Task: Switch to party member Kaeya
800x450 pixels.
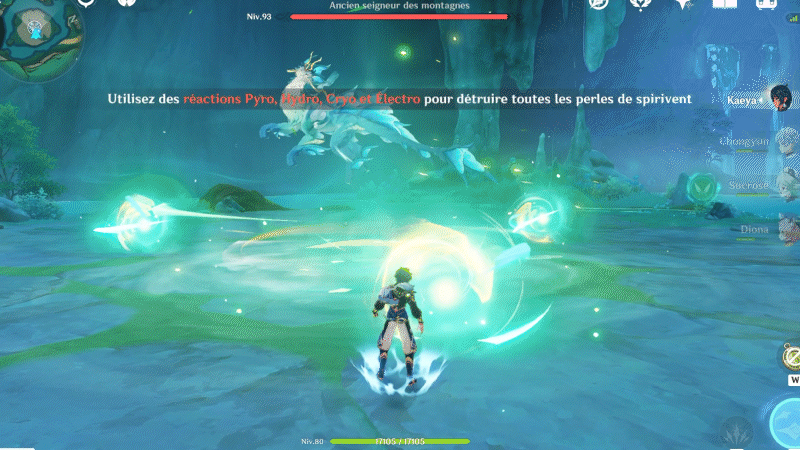Action: (x=778, y=99)
